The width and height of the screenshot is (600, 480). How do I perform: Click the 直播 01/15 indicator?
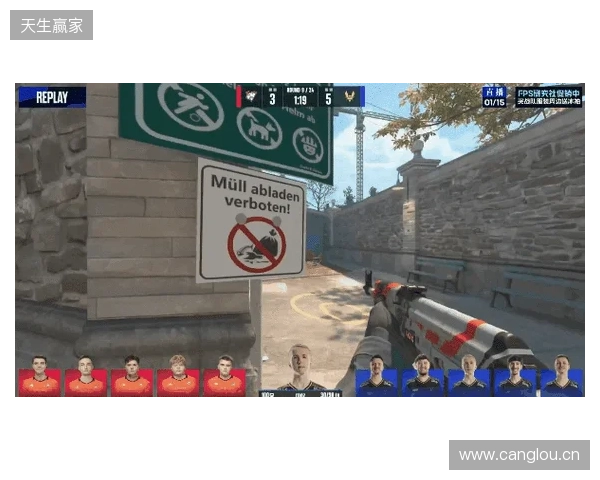coord(494,96)
